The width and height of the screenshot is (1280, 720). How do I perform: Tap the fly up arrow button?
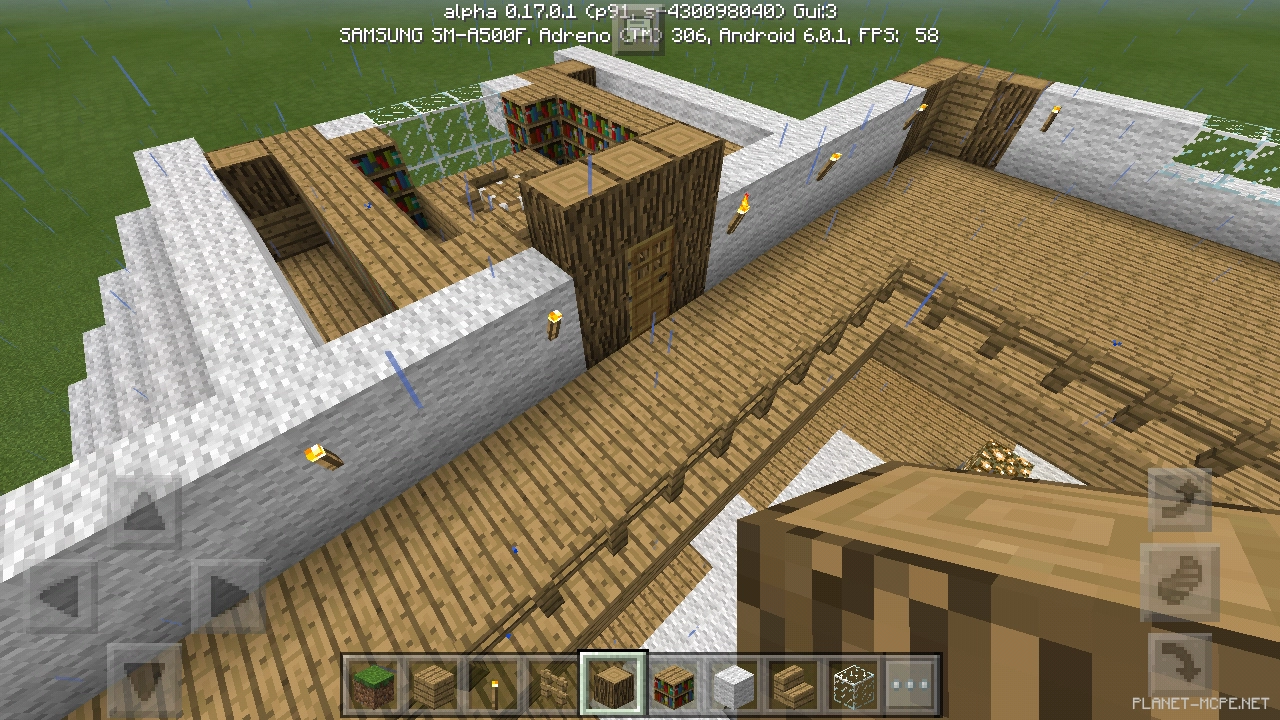point(1179,499)
